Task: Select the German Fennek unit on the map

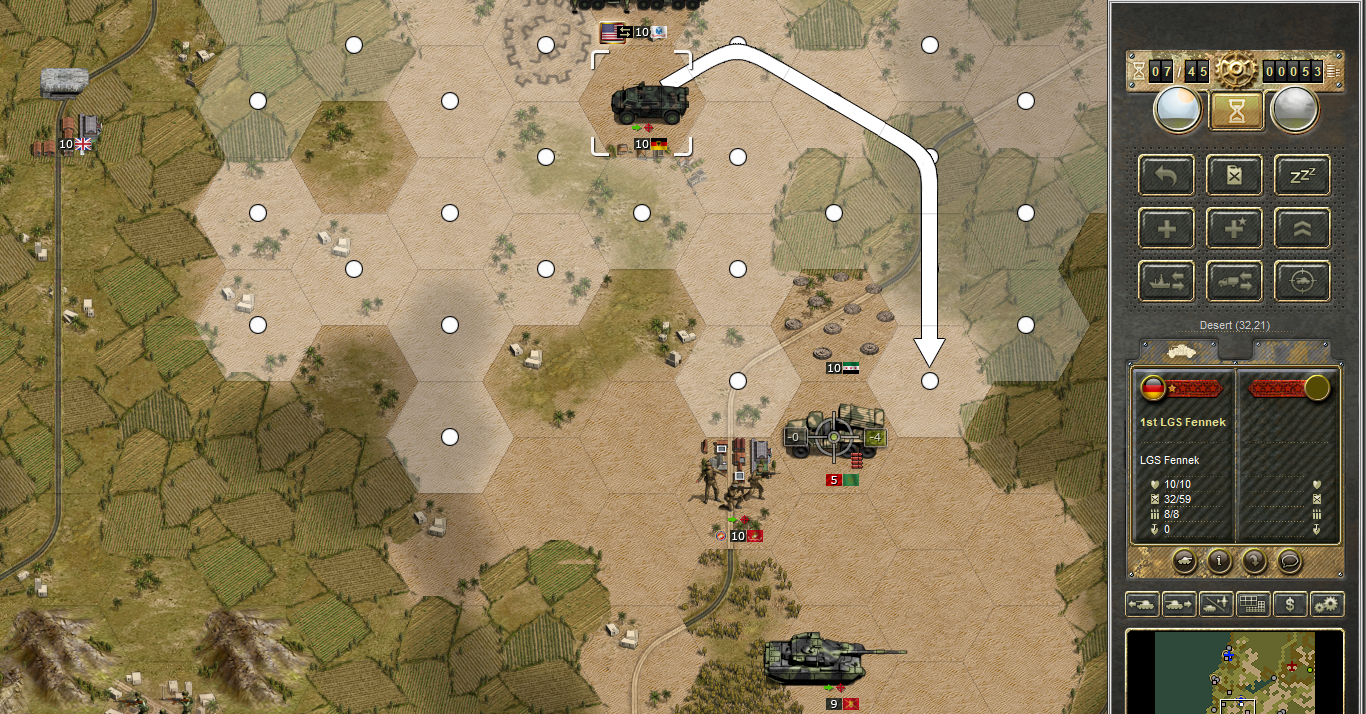Action: [642, 103]
